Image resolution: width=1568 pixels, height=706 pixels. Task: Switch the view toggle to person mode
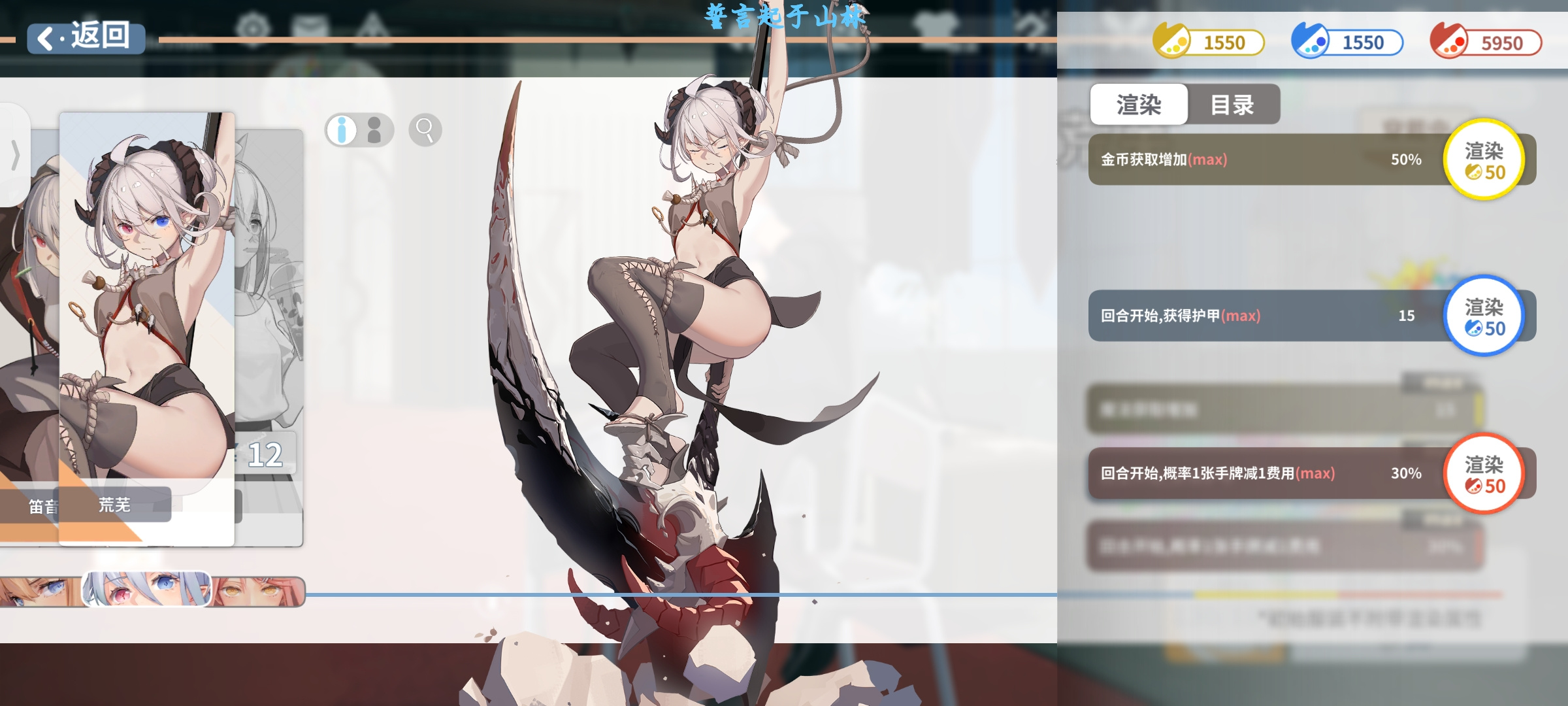click(x=374, y=129)
